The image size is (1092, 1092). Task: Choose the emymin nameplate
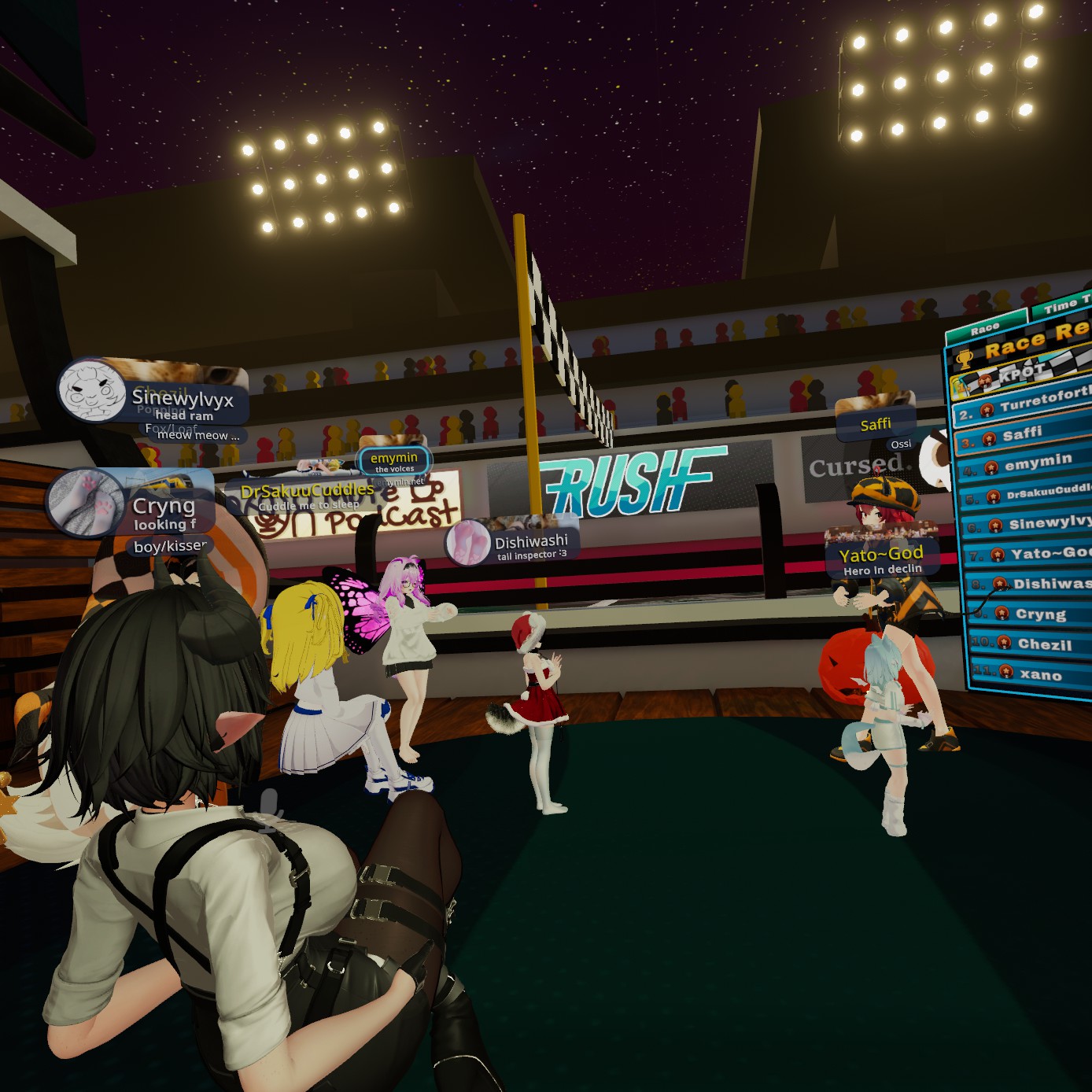[394, 459]
